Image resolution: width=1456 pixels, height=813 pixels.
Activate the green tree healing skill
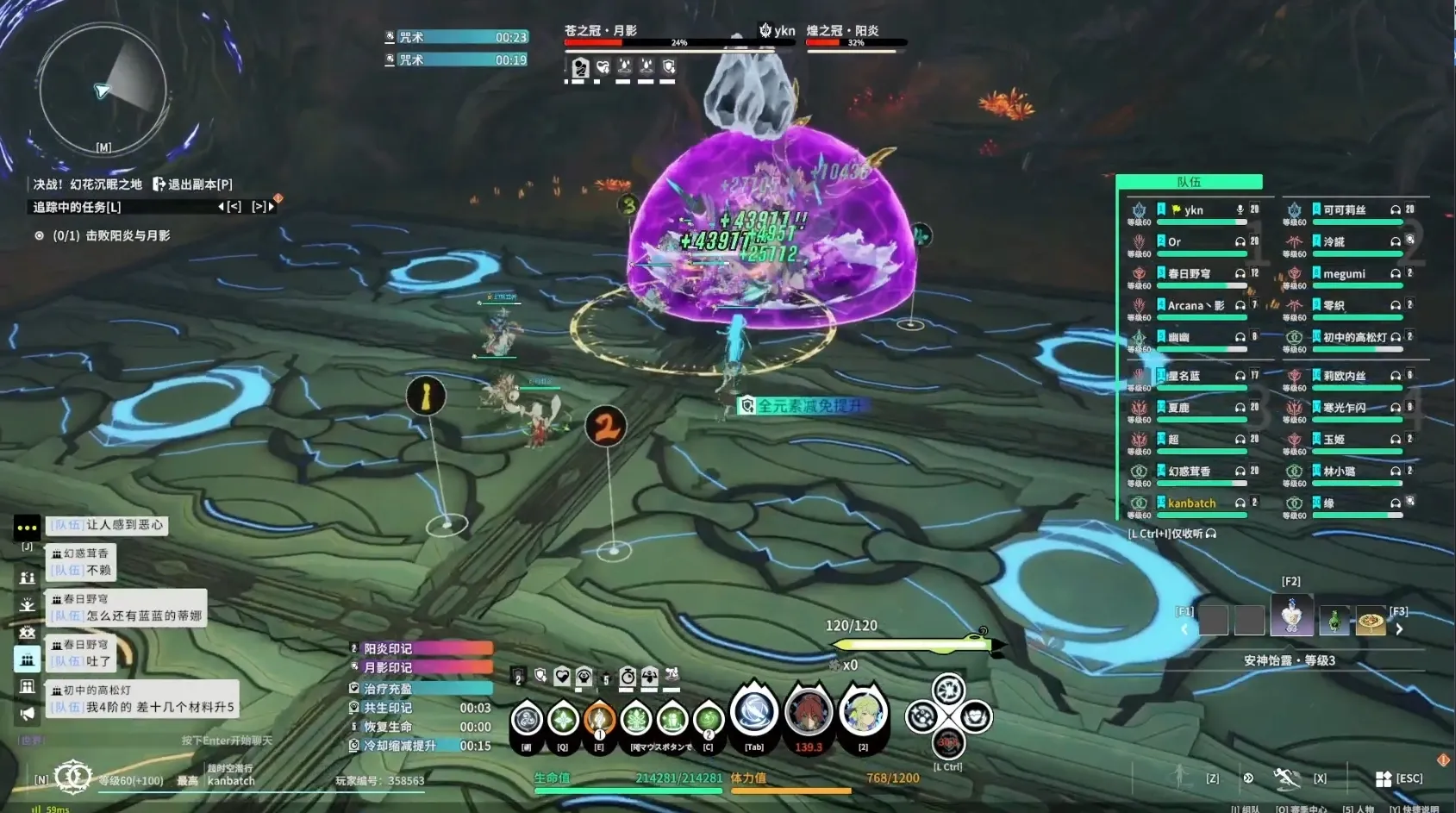[x=636, y=717]
